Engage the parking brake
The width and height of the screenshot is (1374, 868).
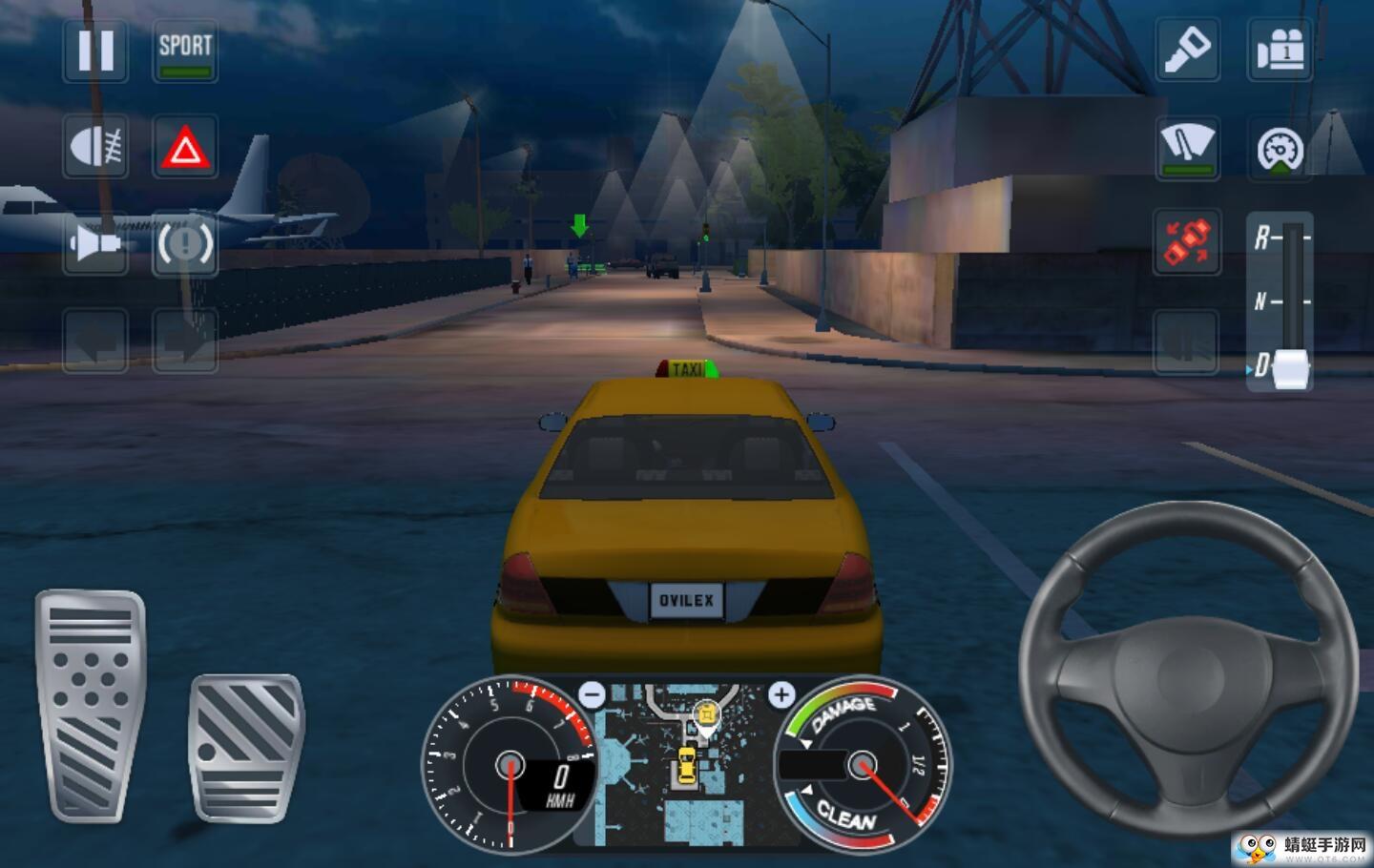pyautogui.click(x=185, y=244)
